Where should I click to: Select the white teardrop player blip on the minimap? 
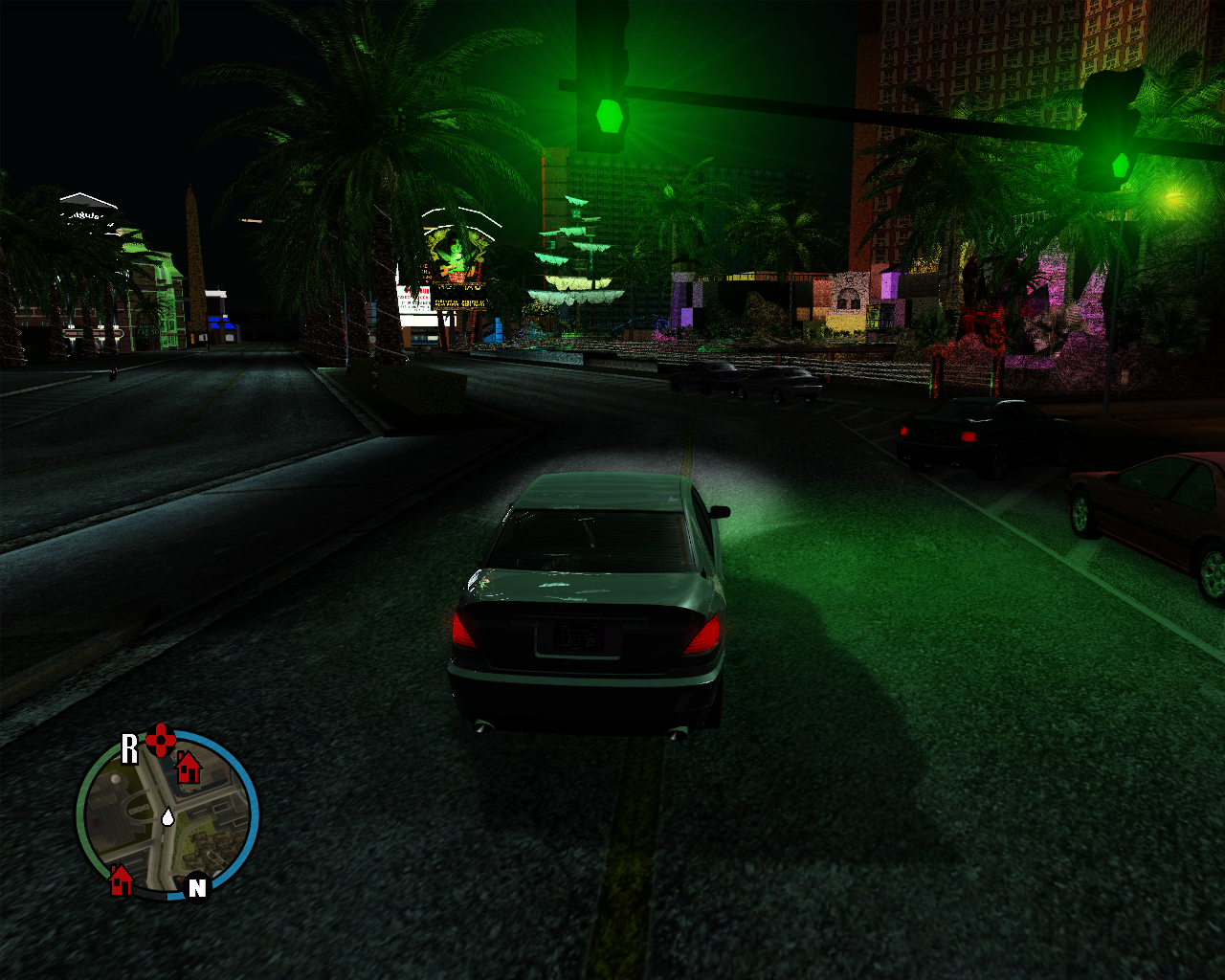[167, 818]
